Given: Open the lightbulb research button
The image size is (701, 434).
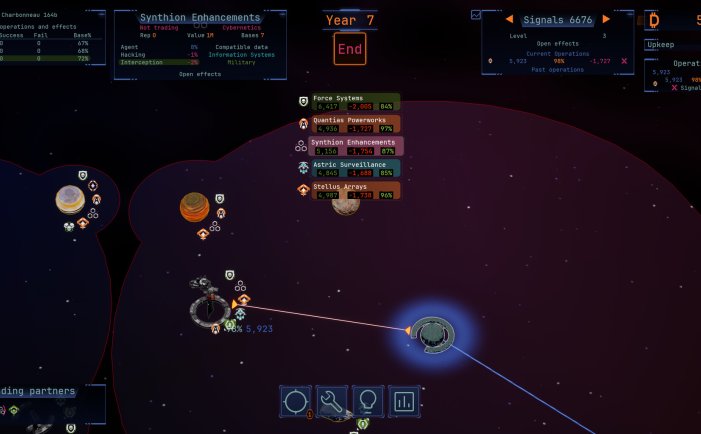Looking at the screenshot, I should click(x=368, y=401).
